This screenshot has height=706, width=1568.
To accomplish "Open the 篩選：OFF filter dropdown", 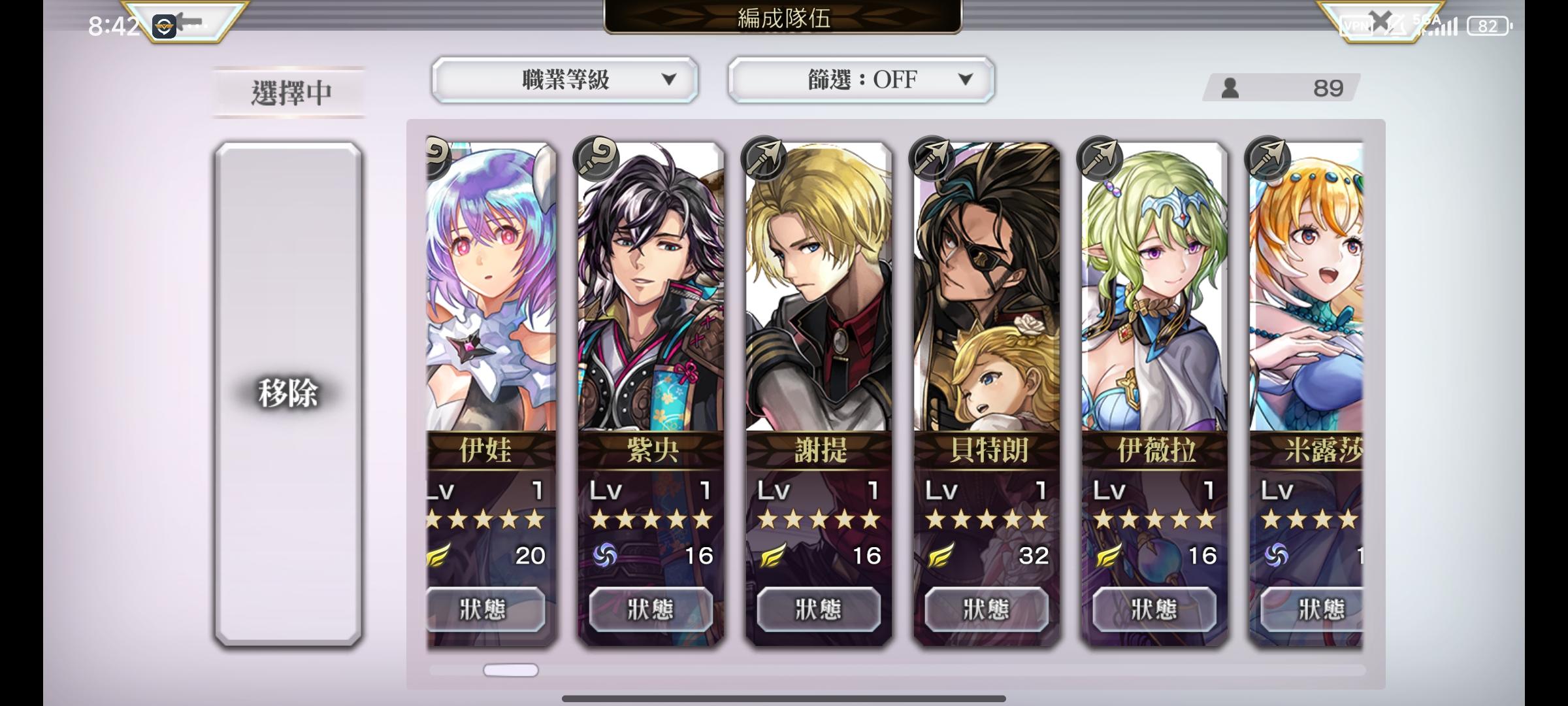I will (861, 80).
